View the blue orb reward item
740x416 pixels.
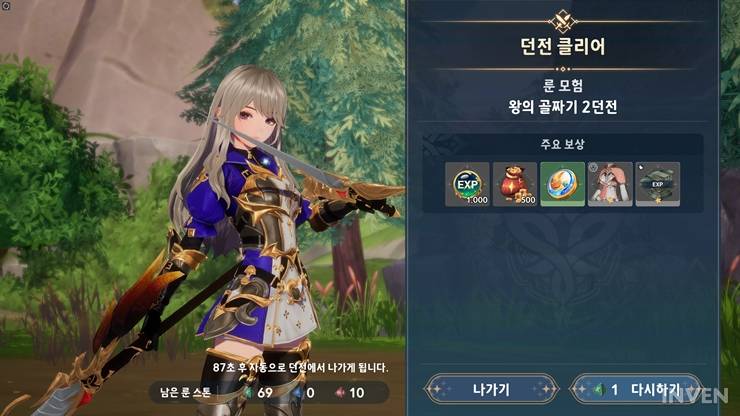(563, 184)
